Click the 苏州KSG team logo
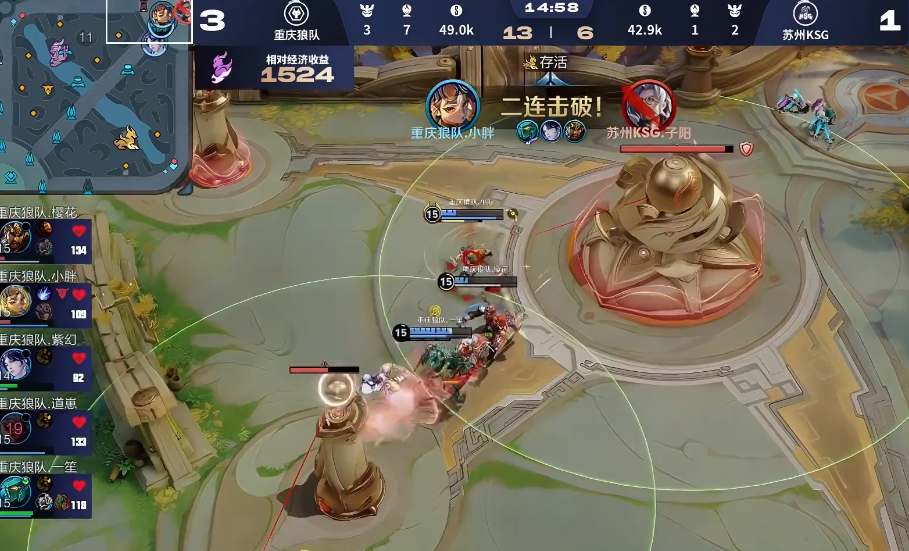Image resolution: width=909 pixels, height=551 pixels. tap(806, 14)
